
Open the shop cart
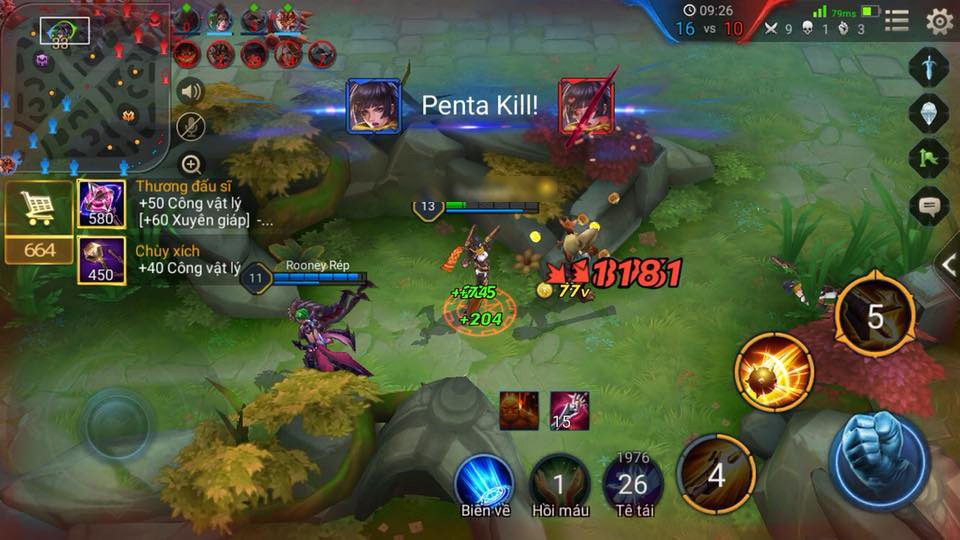tap(38, 208)
